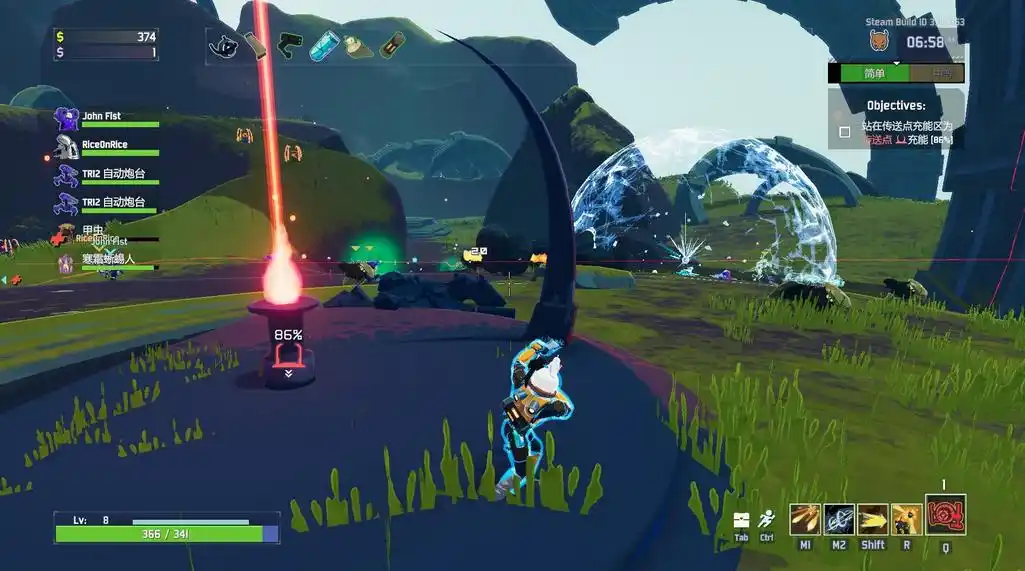Viewport: 1025px width, 571px height.
Task: Select the black creature item in inventory bar
Action: (x=223, y=45)
